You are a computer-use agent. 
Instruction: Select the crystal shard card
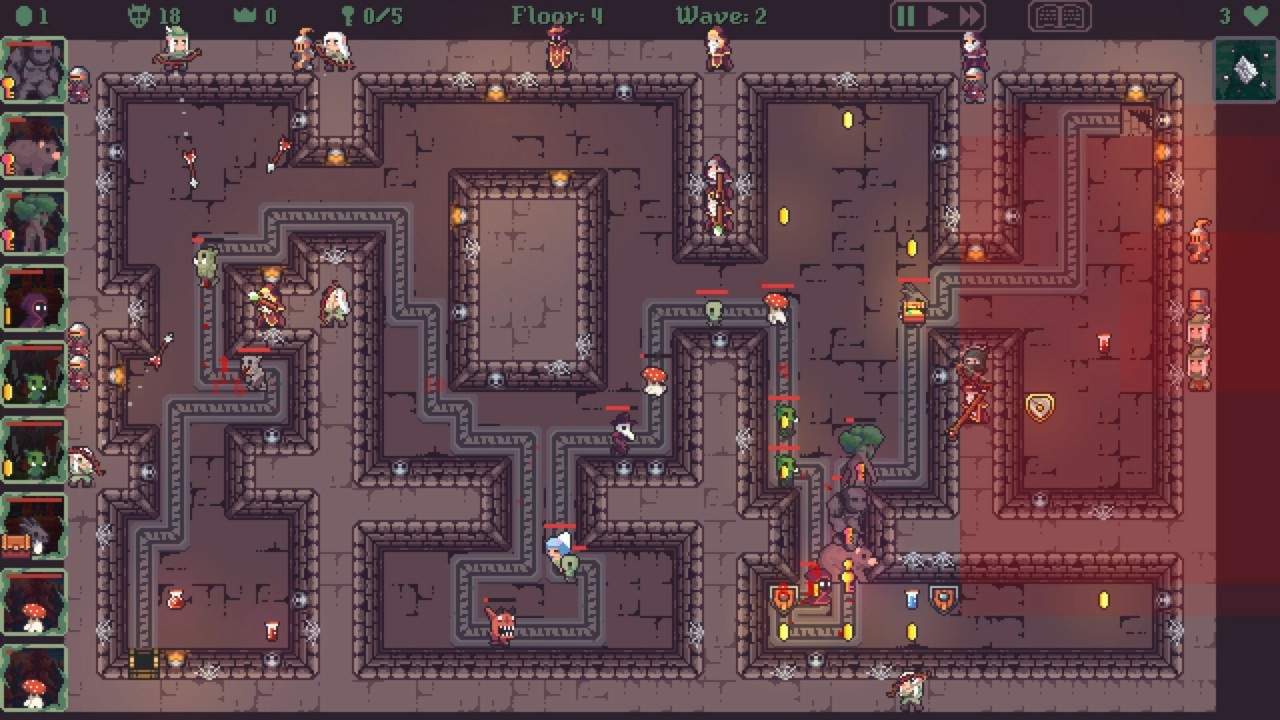coord(1245,70)
